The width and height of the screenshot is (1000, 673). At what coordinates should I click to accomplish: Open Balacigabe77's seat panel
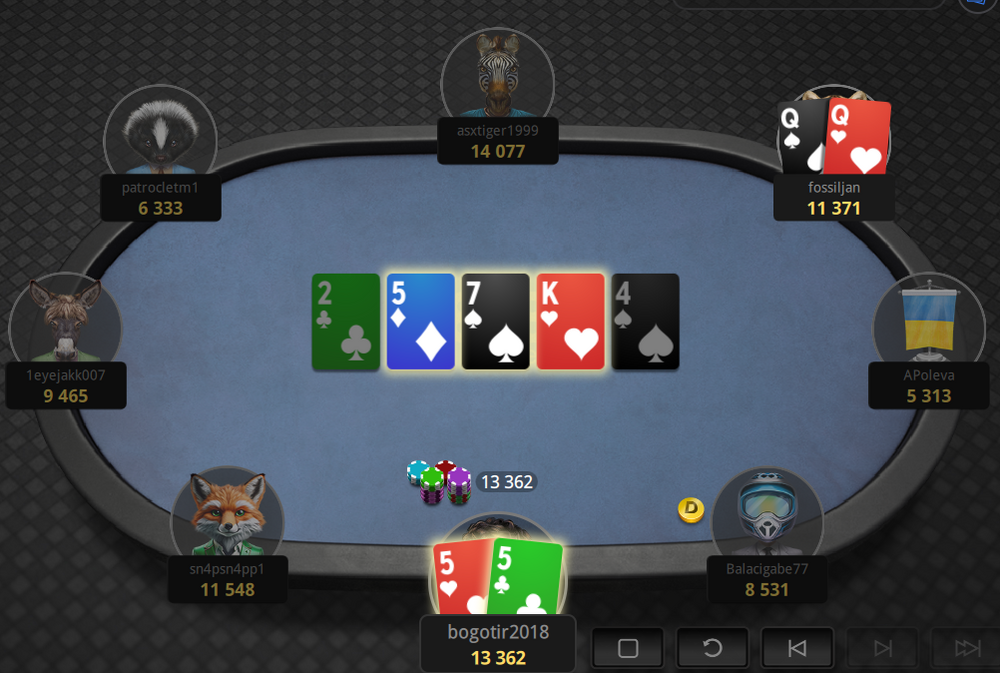coord(767,579)
